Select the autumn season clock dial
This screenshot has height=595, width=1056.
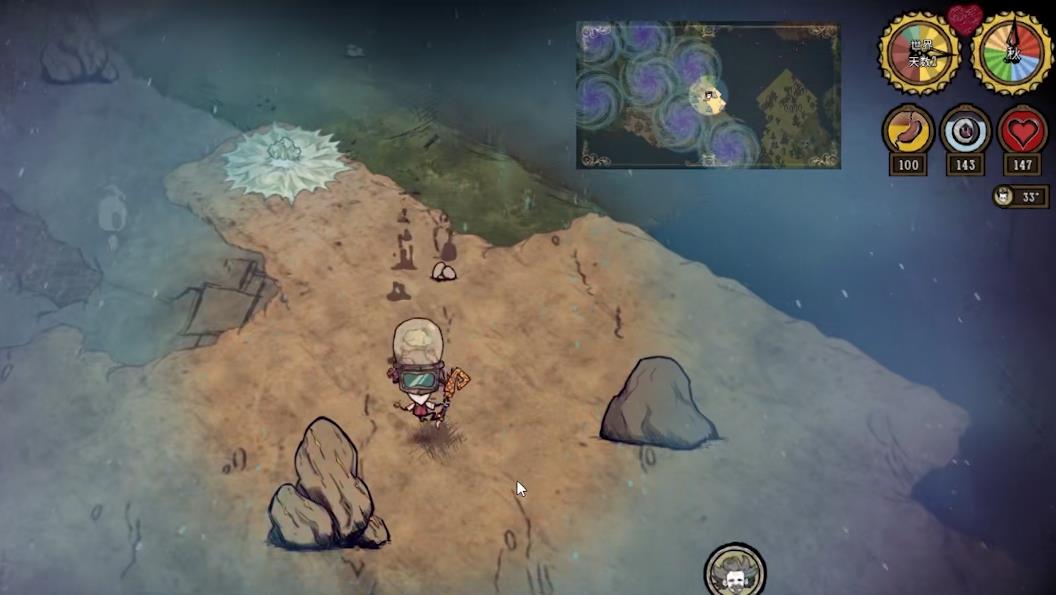(1011, 54)
